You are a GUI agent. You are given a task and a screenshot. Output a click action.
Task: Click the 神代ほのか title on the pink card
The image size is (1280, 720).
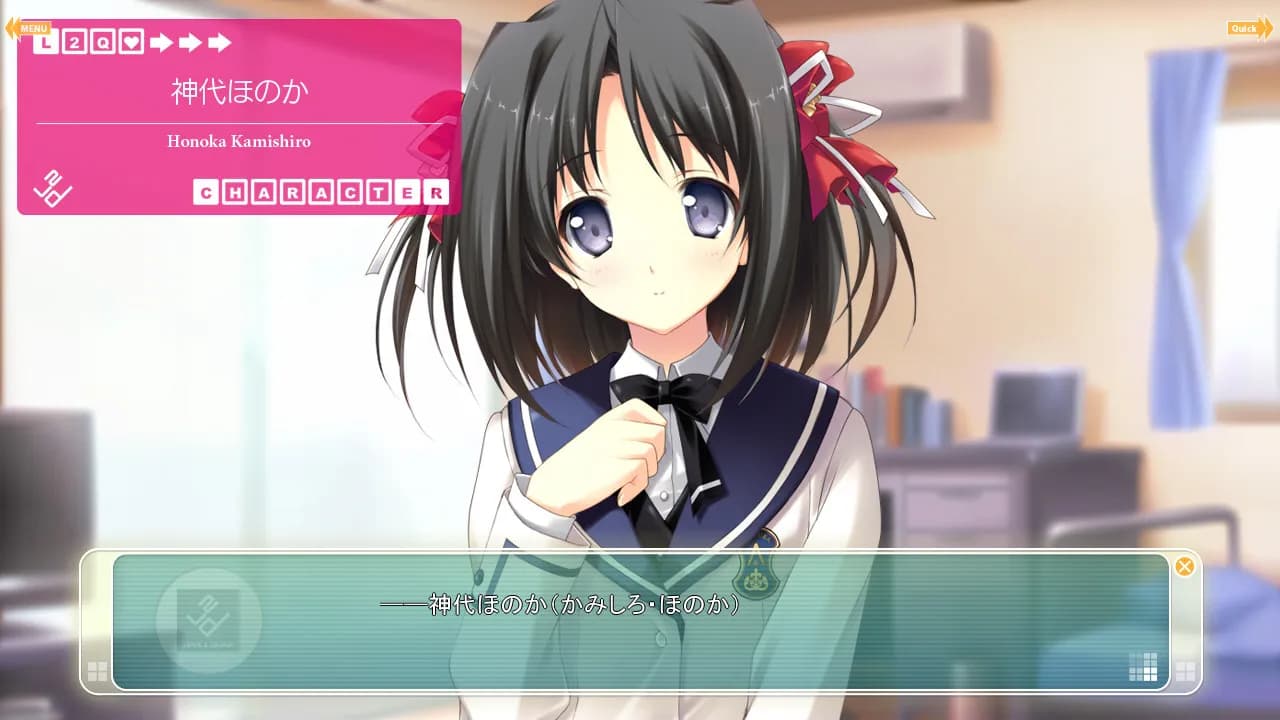240,88
